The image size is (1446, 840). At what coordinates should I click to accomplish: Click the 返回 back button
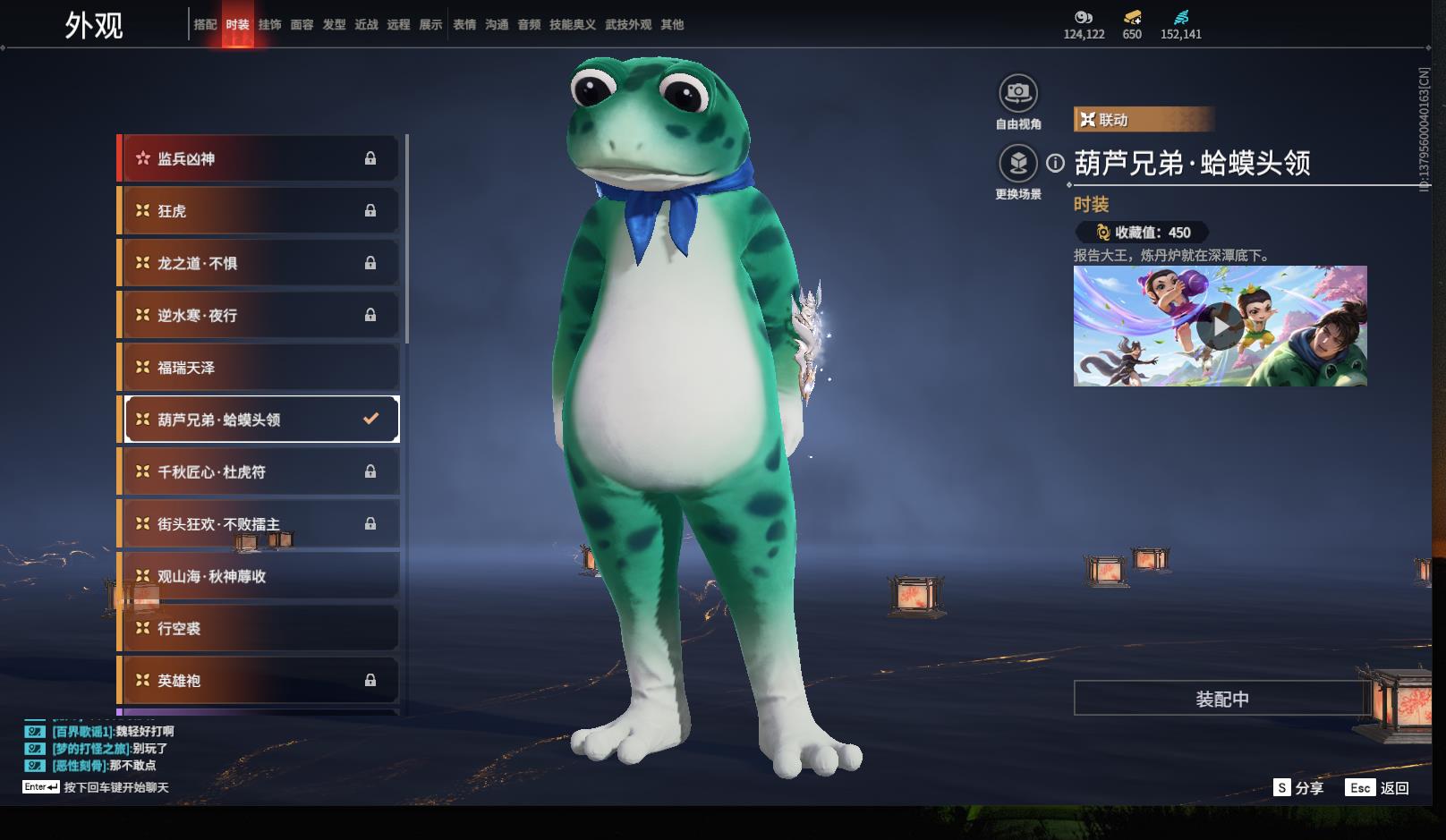1378,788
